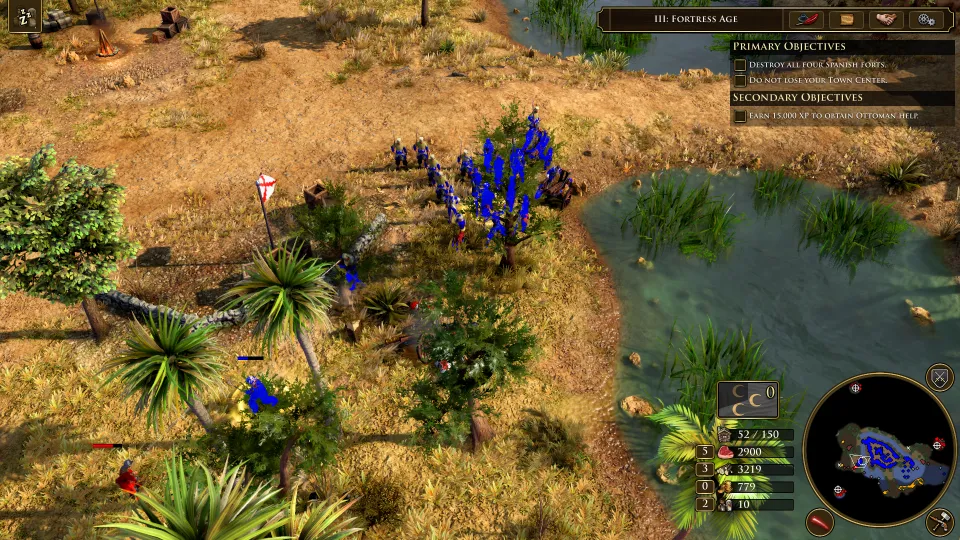Open the handshake diplomacy menu
This screenshot has height=540, width=960.
click(886, 19)
